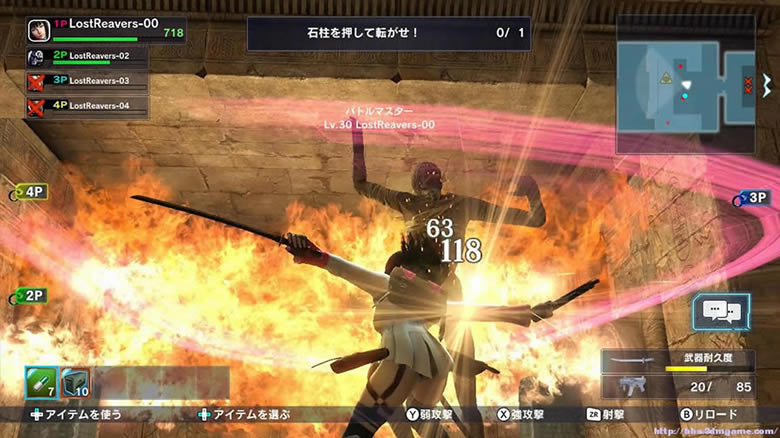Screen dimensions: 780x438
Task: Pick the 4P LostReavers-04 party row
Action: (88, 104)
